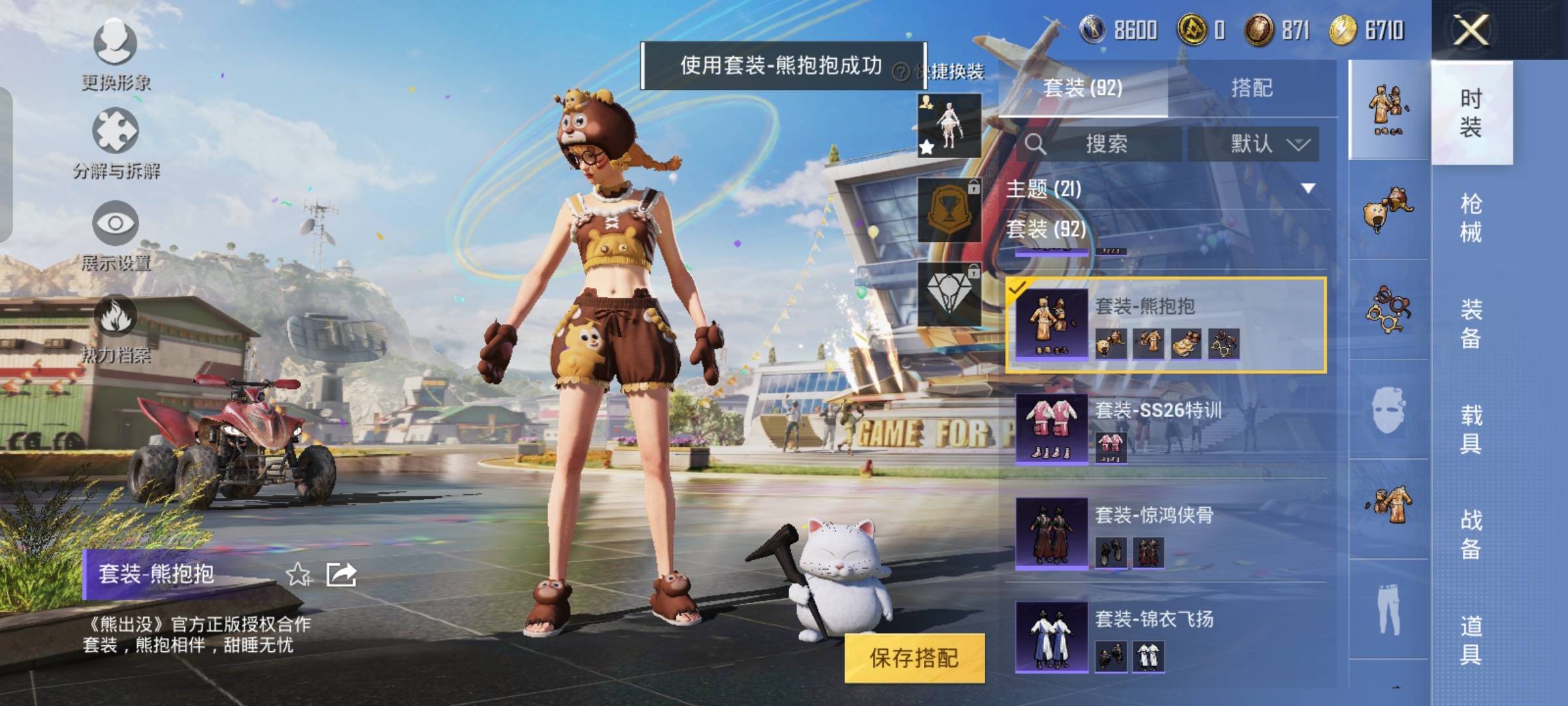This screenshot has height=706, width=1568.
Task: Click the 搜索 search field
Action: [1105, 144]
